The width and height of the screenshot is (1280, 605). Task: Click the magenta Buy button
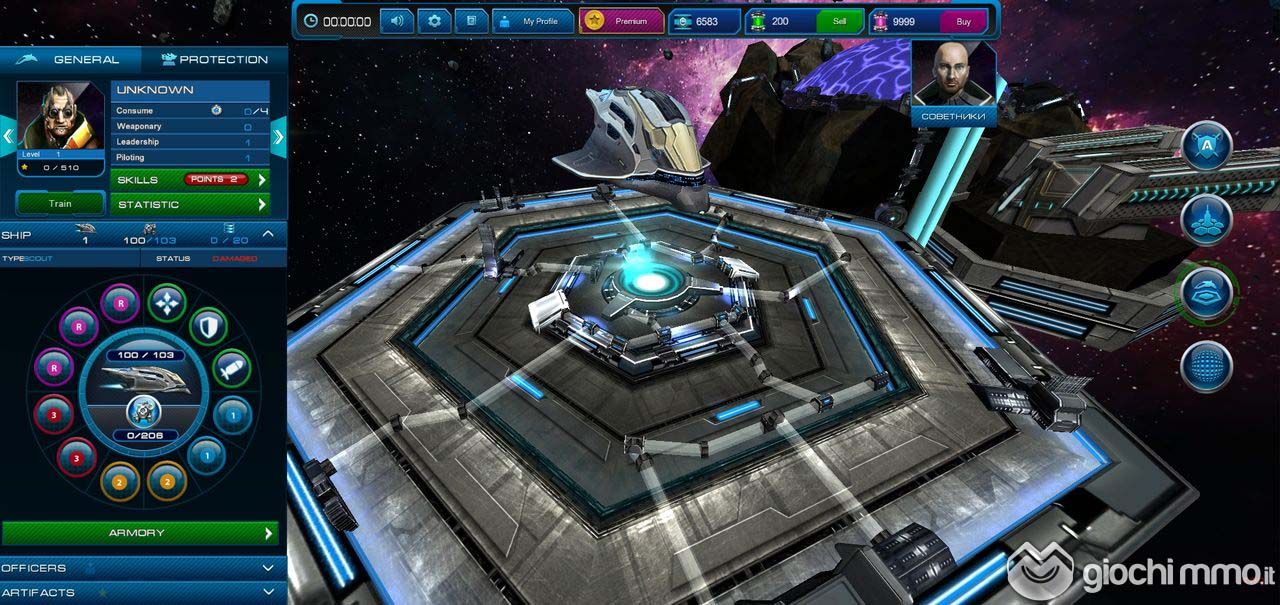click(963, 21)
